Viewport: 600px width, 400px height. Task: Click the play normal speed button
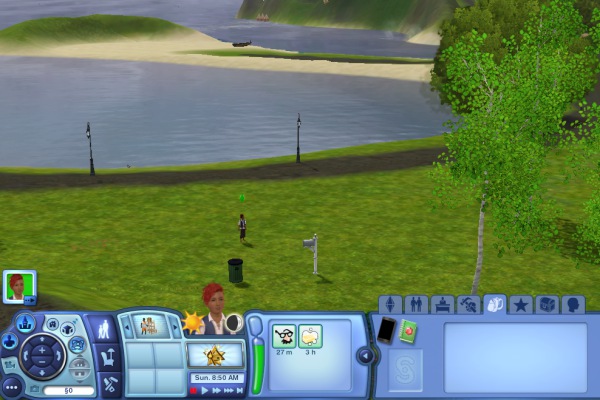(206, 390)
